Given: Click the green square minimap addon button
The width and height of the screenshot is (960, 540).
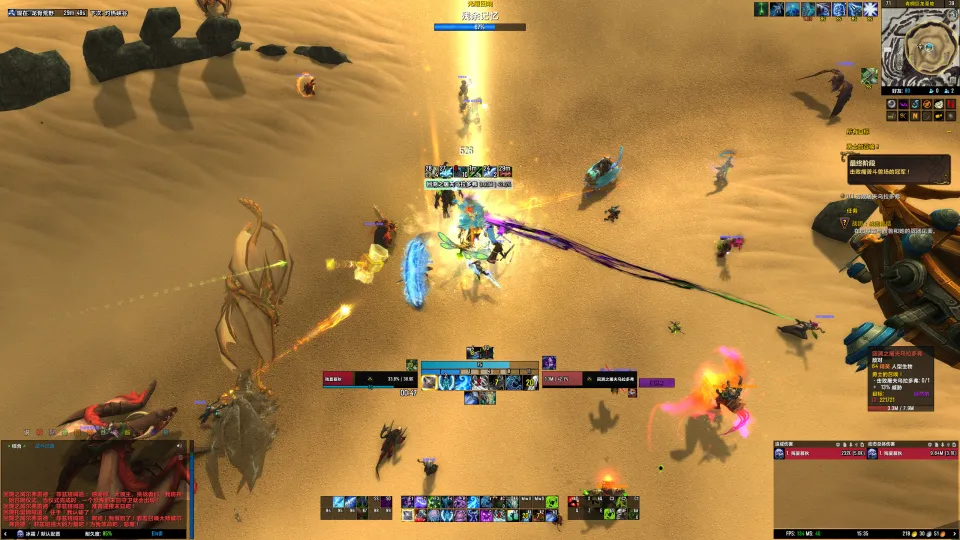Looking at the screenshot, I should point(870,75).
